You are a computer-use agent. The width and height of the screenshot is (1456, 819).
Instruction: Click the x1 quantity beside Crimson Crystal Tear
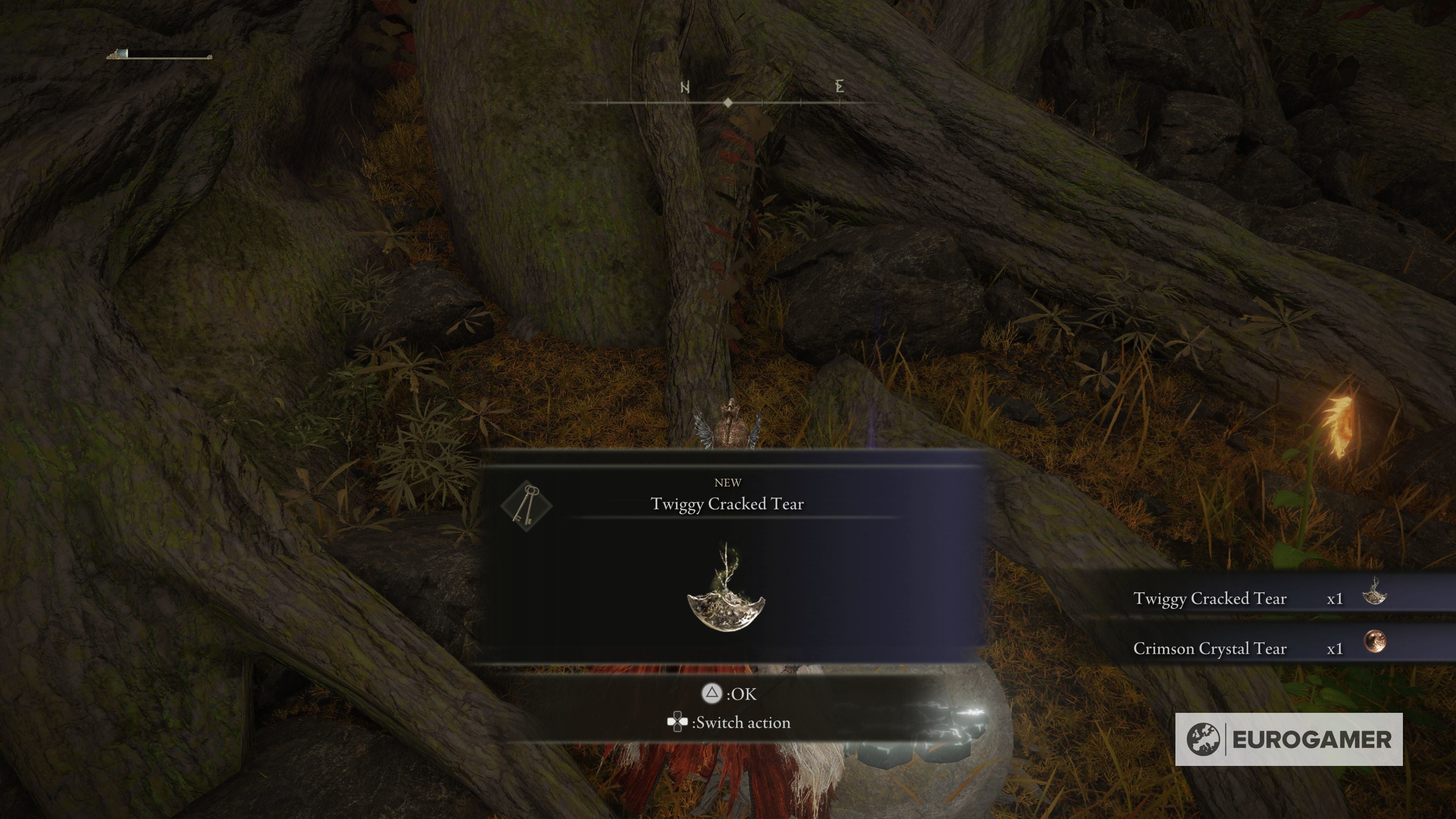point(1335,649)
